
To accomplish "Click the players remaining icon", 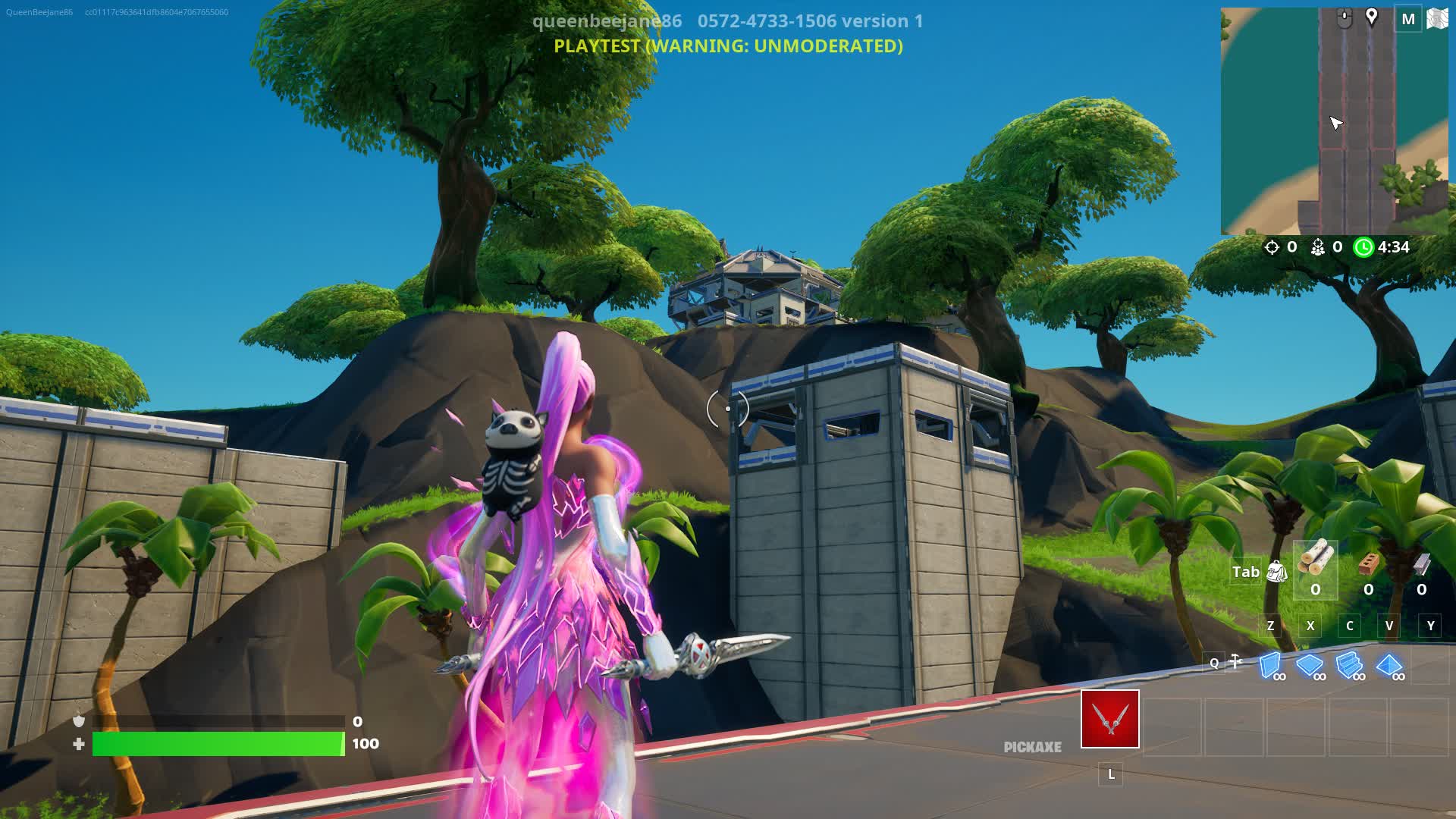I will [x=1316, y=248].
